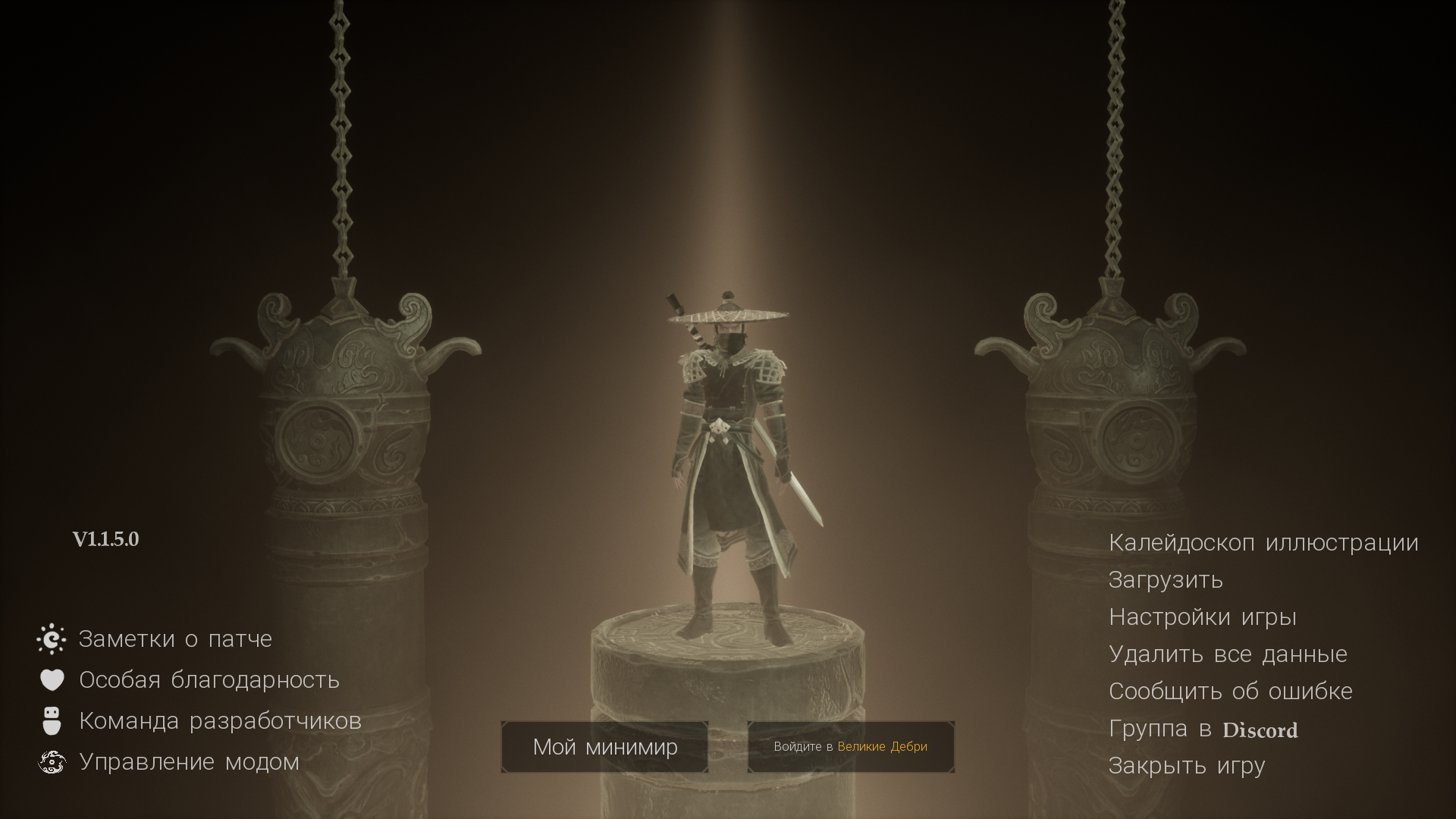1456x819 pixels.
Task: Open Заметки о патче patch notes
Action: 174,639
